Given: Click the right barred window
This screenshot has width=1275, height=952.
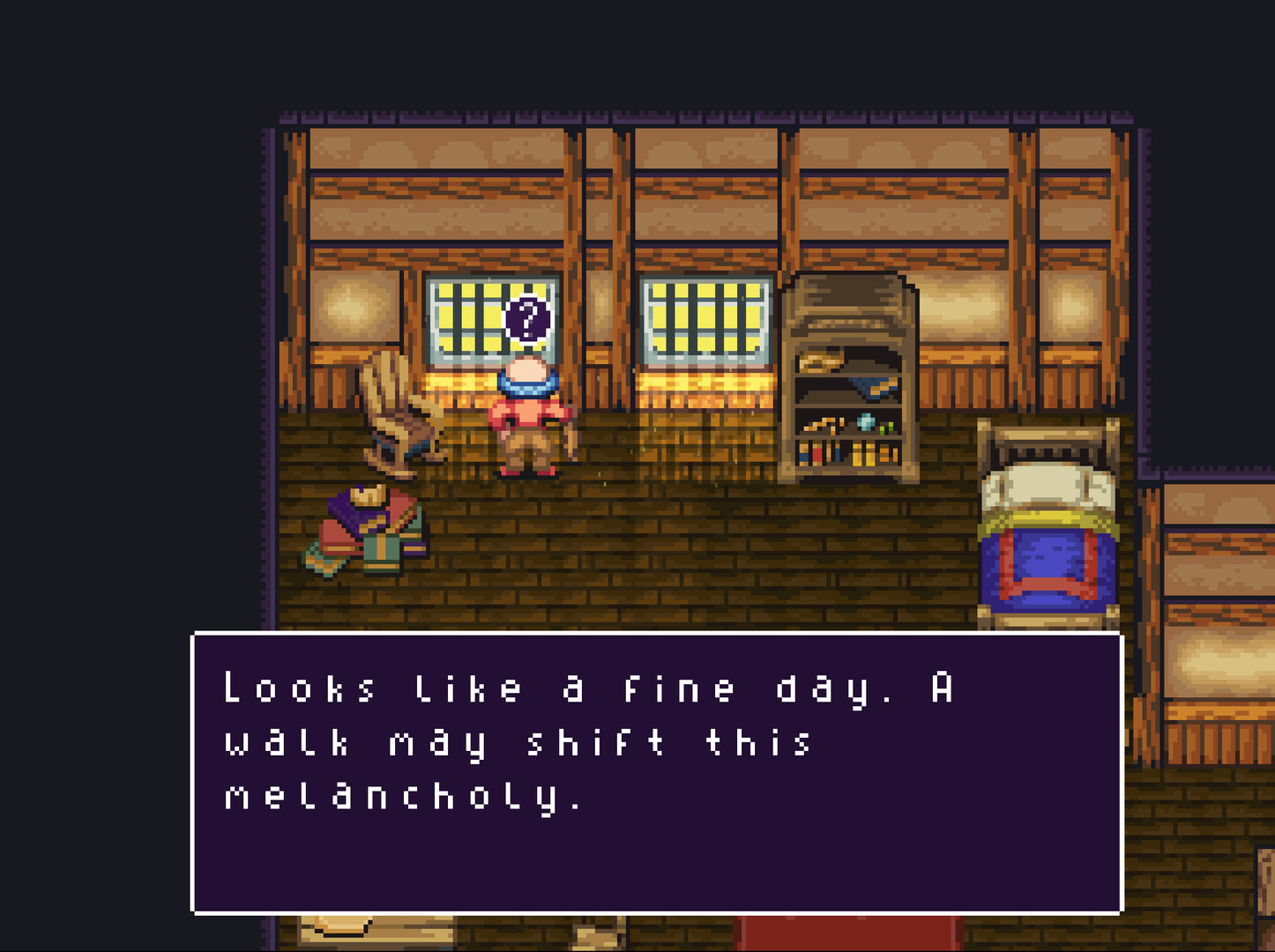Looking at the screenshot, I should pos(705,317).
